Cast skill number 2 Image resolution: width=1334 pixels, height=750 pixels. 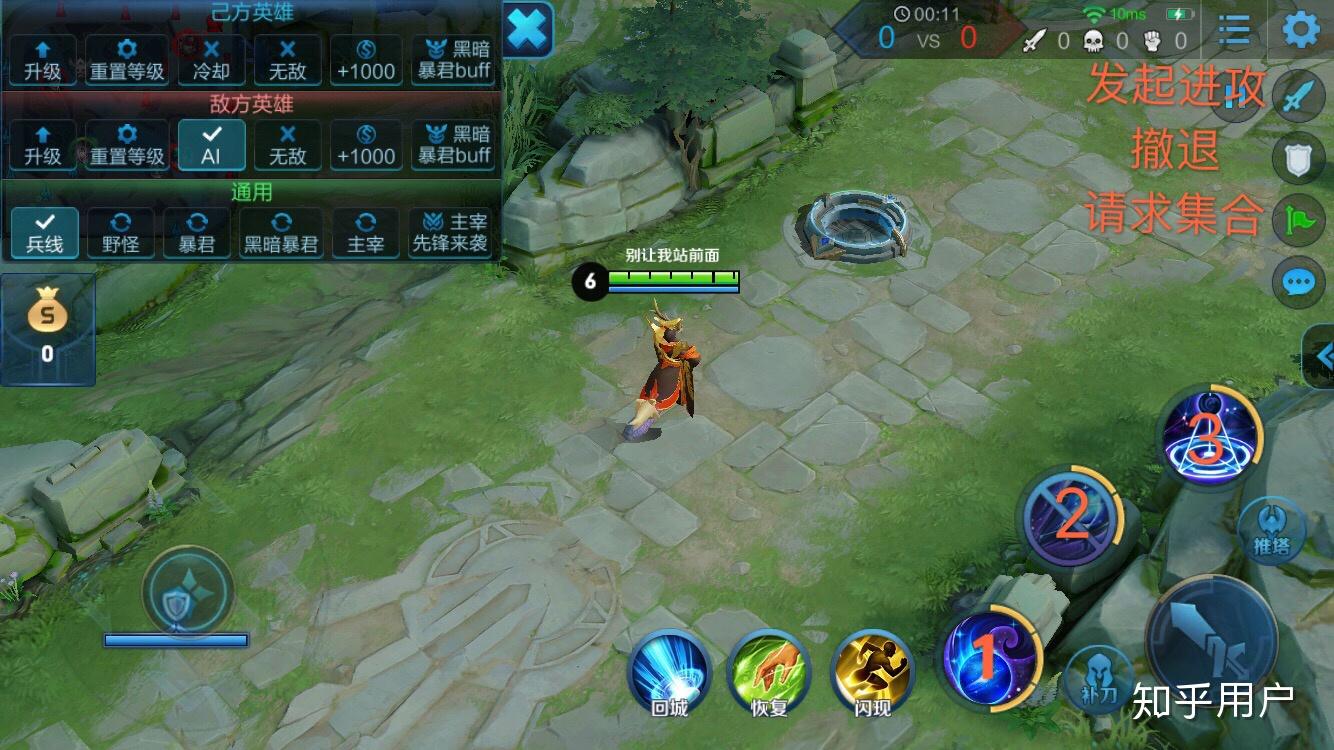point(1071,517)
